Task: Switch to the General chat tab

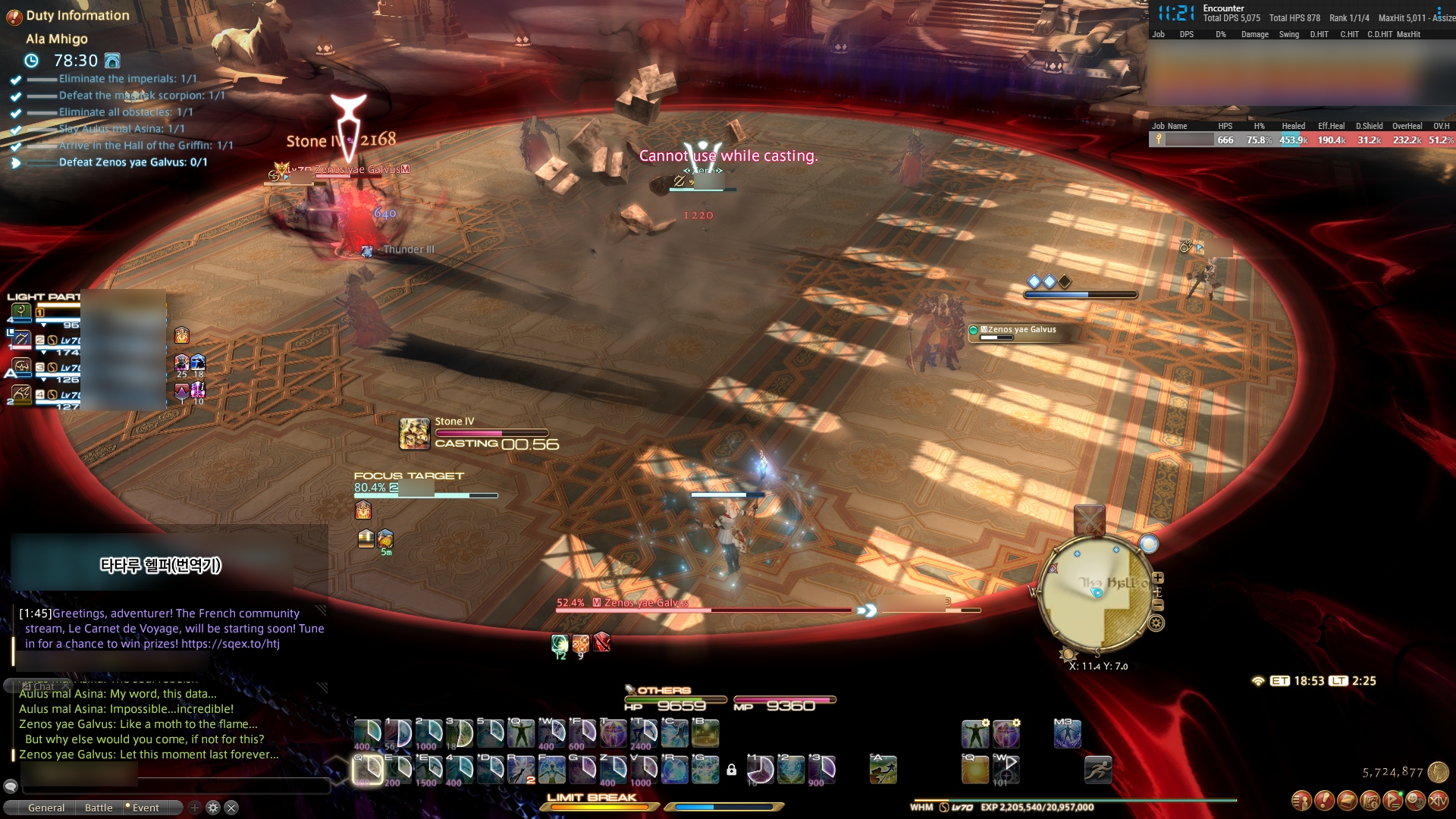Action: point(46,808)
